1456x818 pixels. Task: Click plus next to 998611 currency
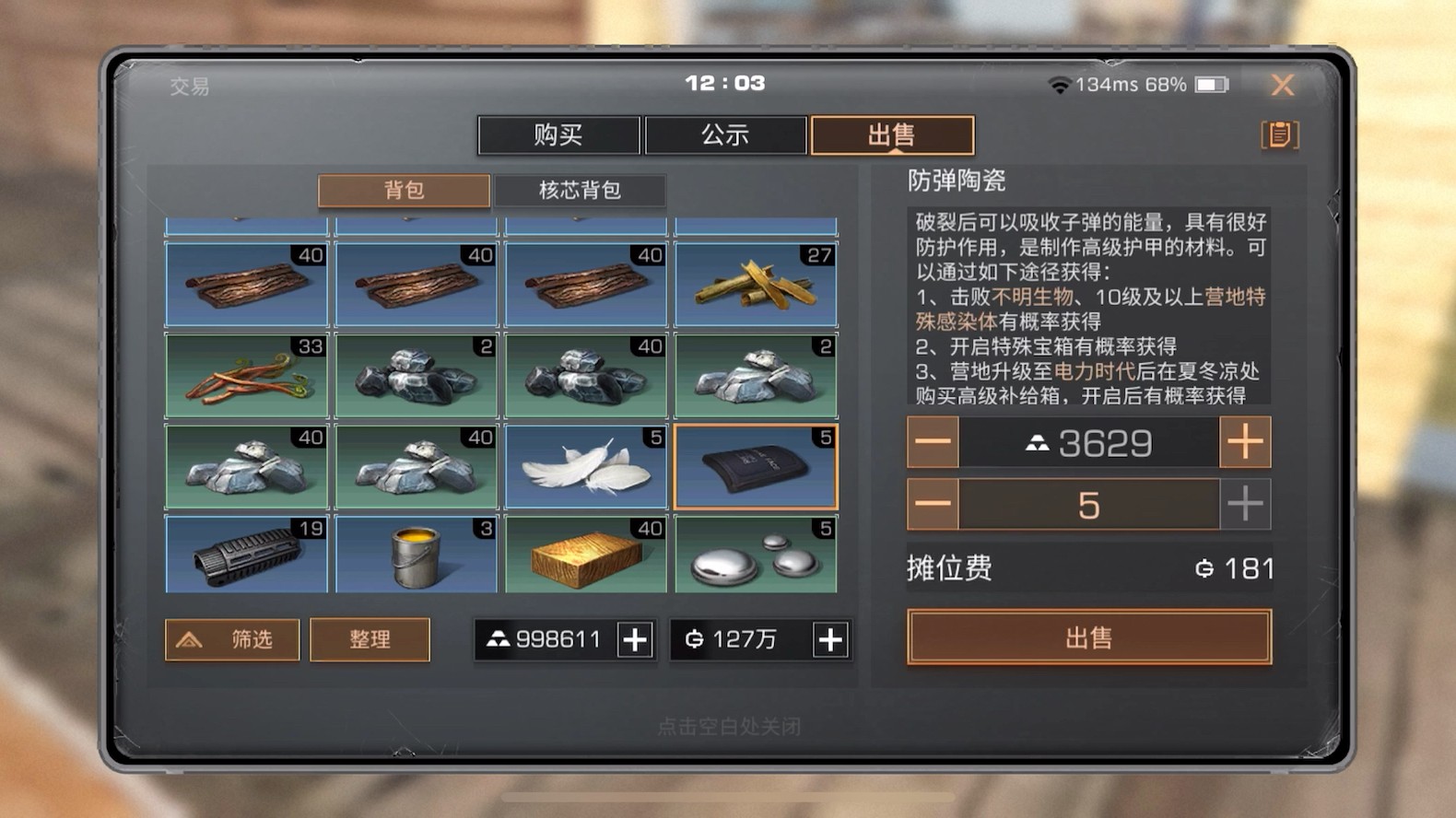pyautogui.click(x=635, y=639)
